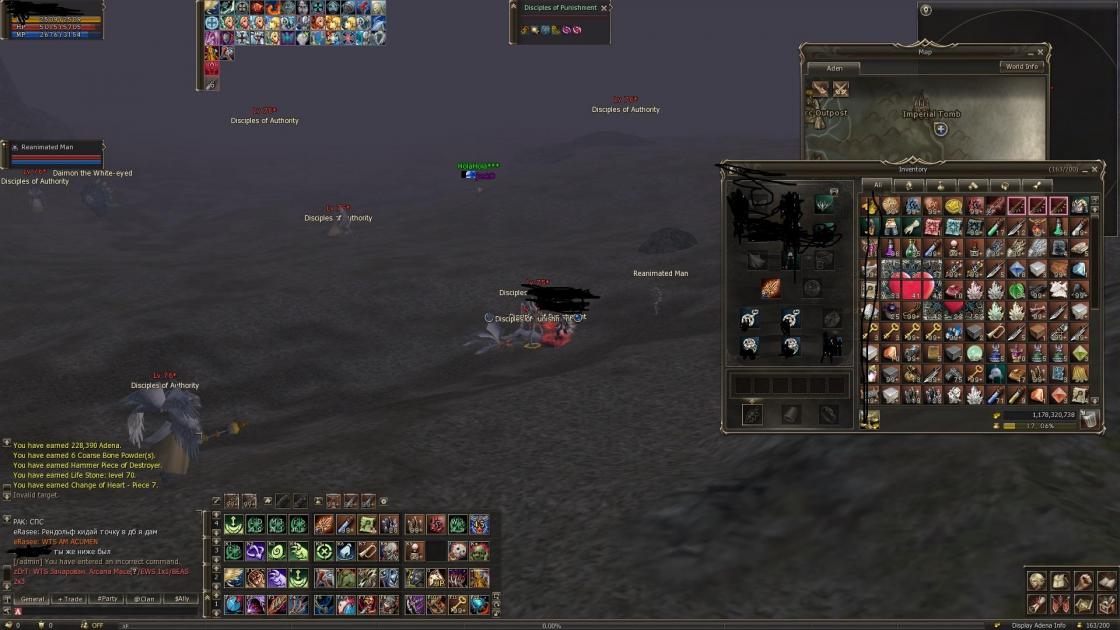Select the $Ally chat tab

(181, 599)
